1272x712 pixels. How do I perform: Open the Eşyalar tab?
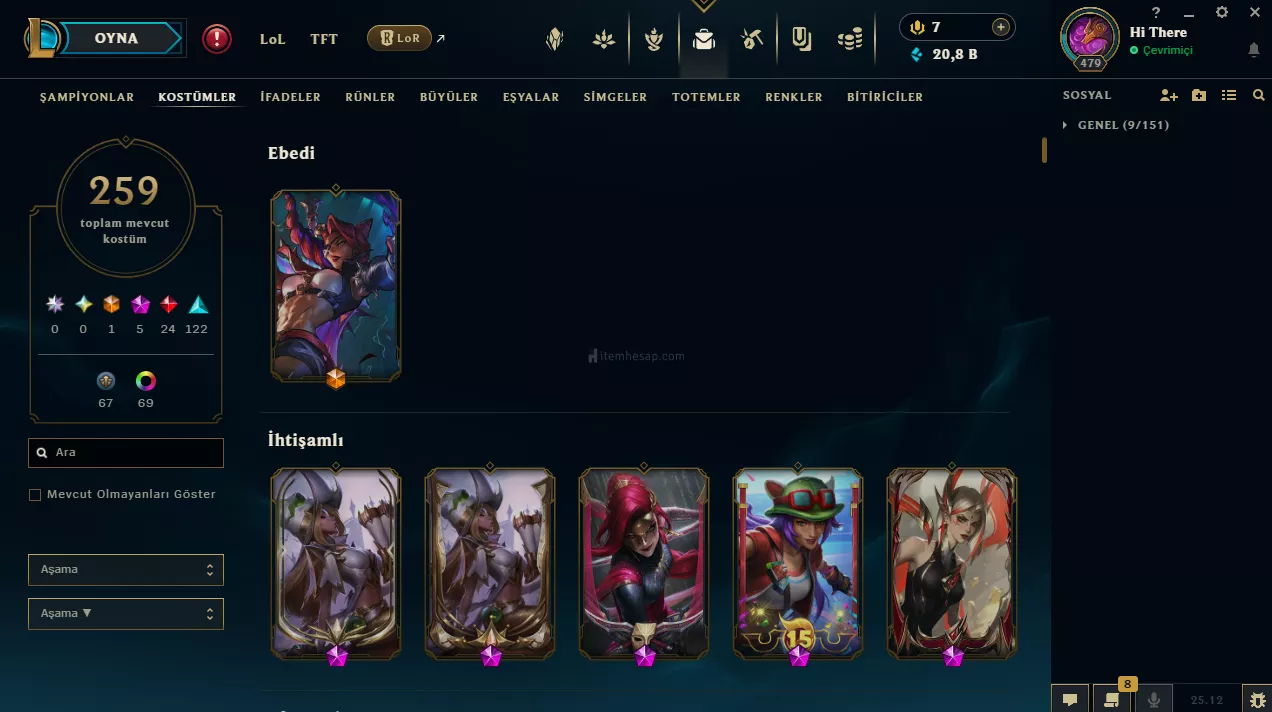pyautogui.click(x=531, y=97)
